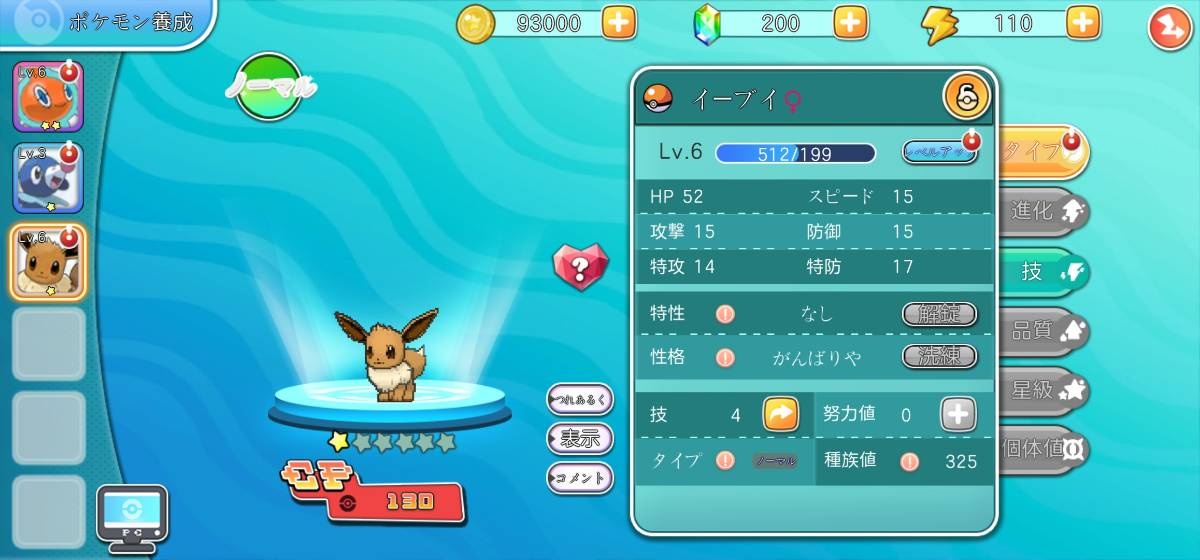Level up Eevee with the レベルアップ button
Screen dimensions: 1200x560
[x=938, y=152]
